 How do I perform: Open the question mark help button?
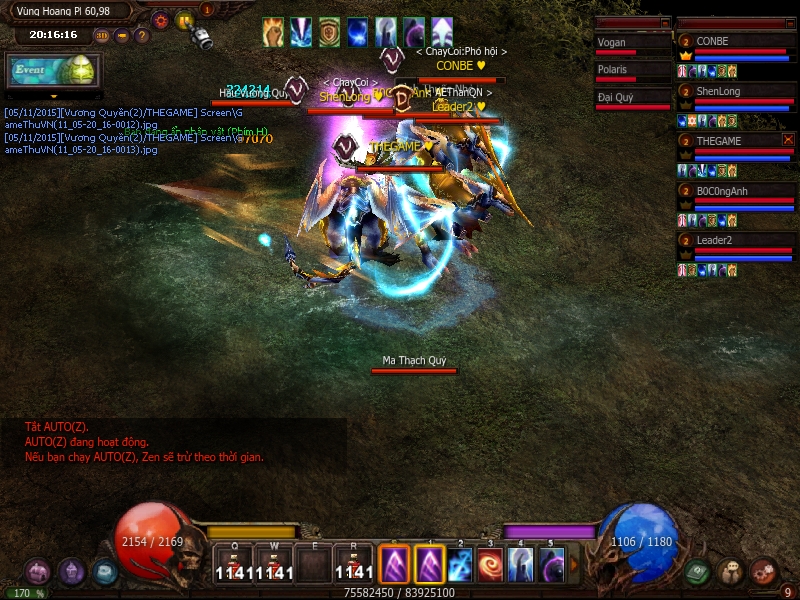142,35
